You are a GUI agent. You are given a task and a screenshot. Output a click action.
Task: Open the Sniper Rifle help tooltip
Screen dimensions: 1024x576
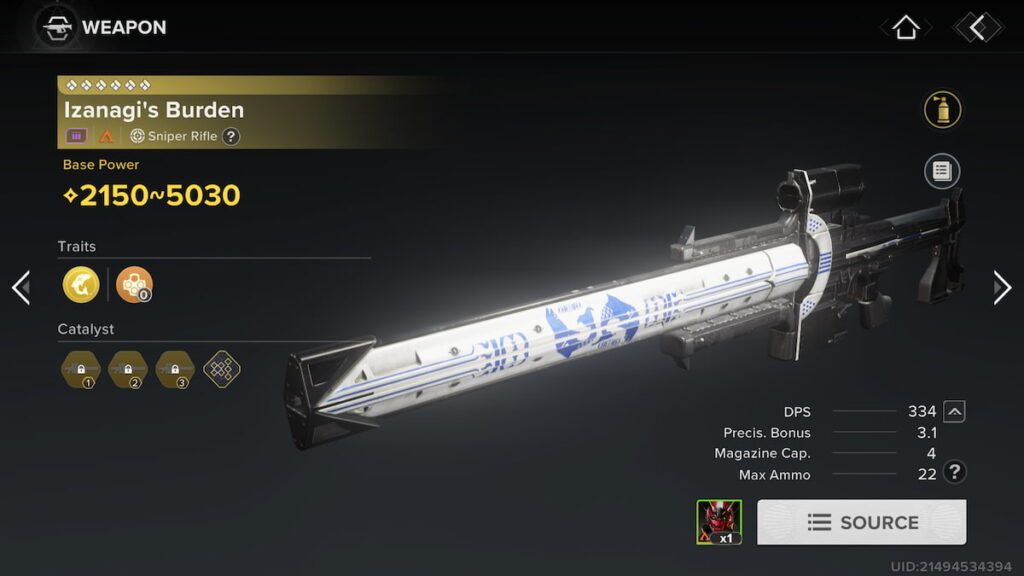tap(231, 136)
